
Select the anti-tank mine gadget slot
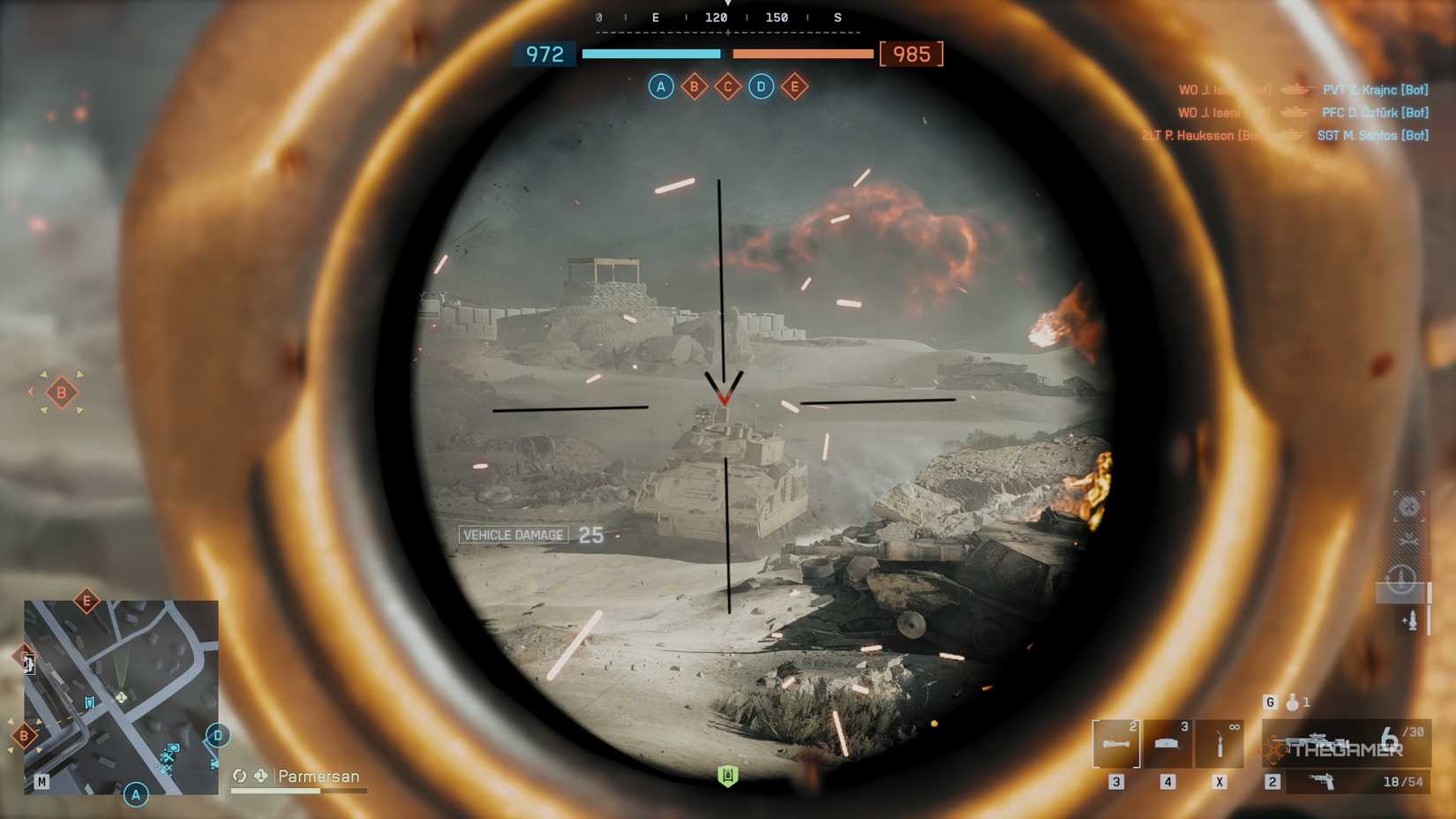point(1167,743)
